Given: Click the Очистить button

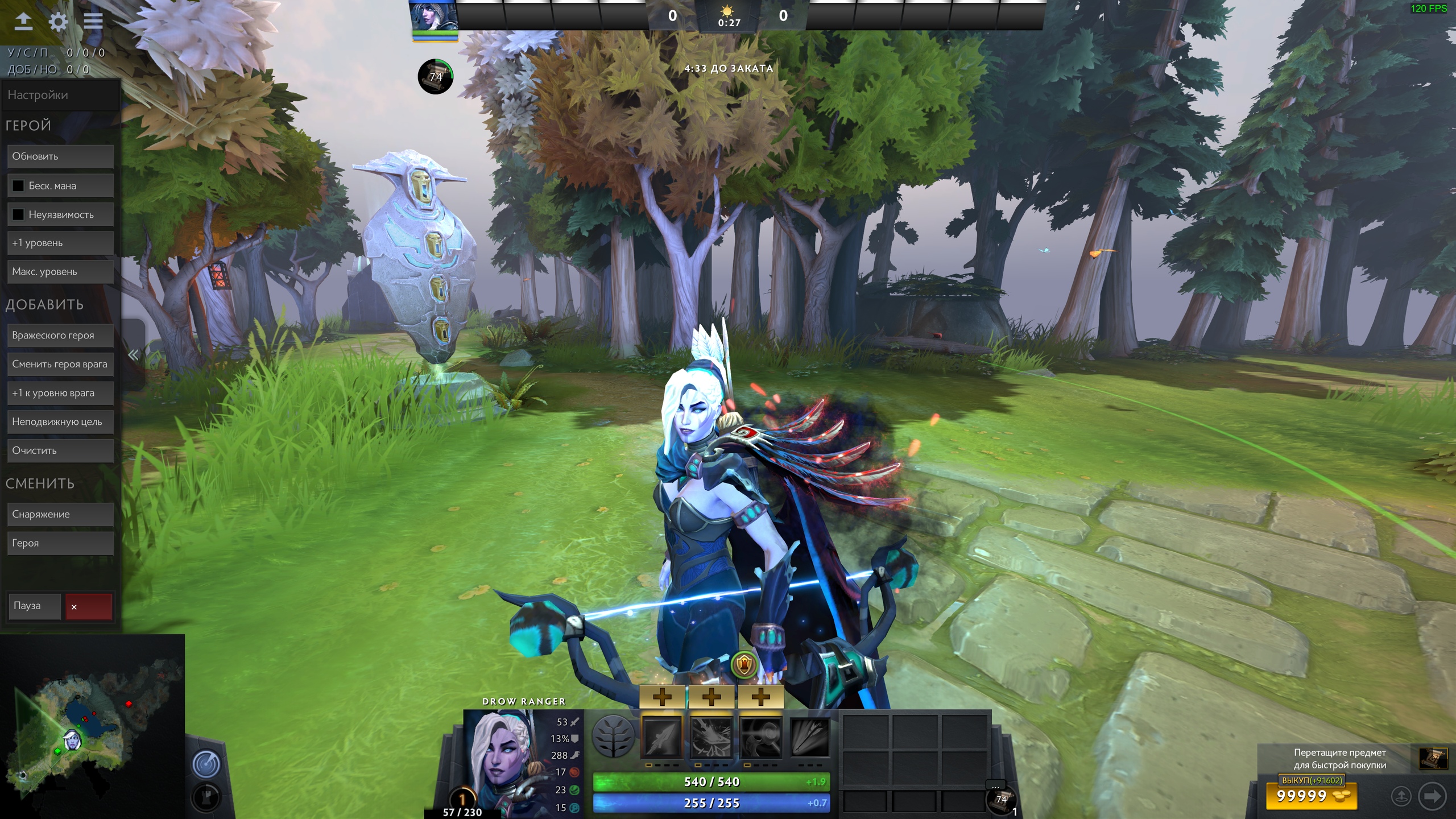Looking at the screenshot, I should (60, 450).
